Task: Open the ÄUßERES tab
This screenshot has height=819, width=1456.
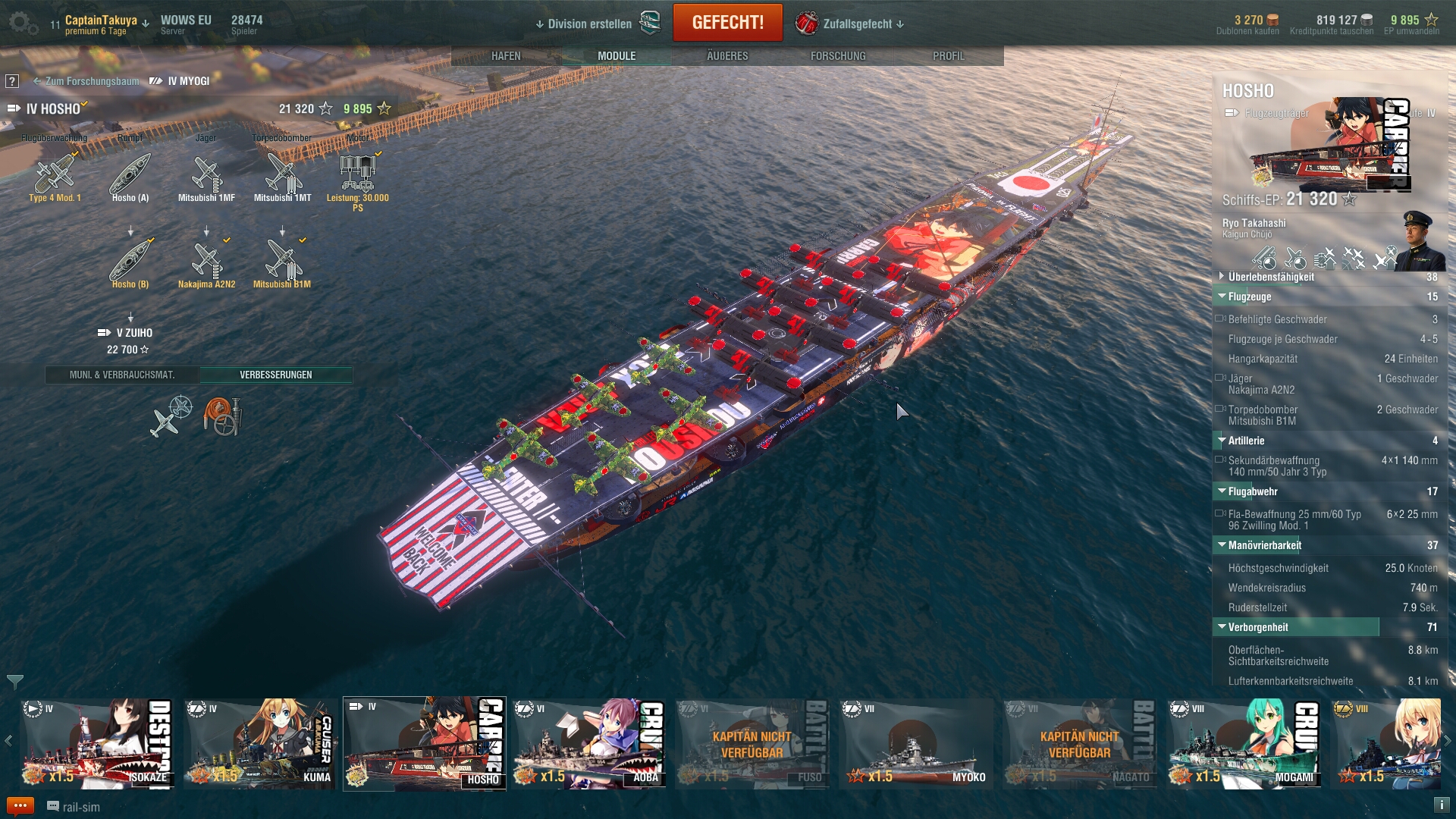Action: tap(727, 56)
